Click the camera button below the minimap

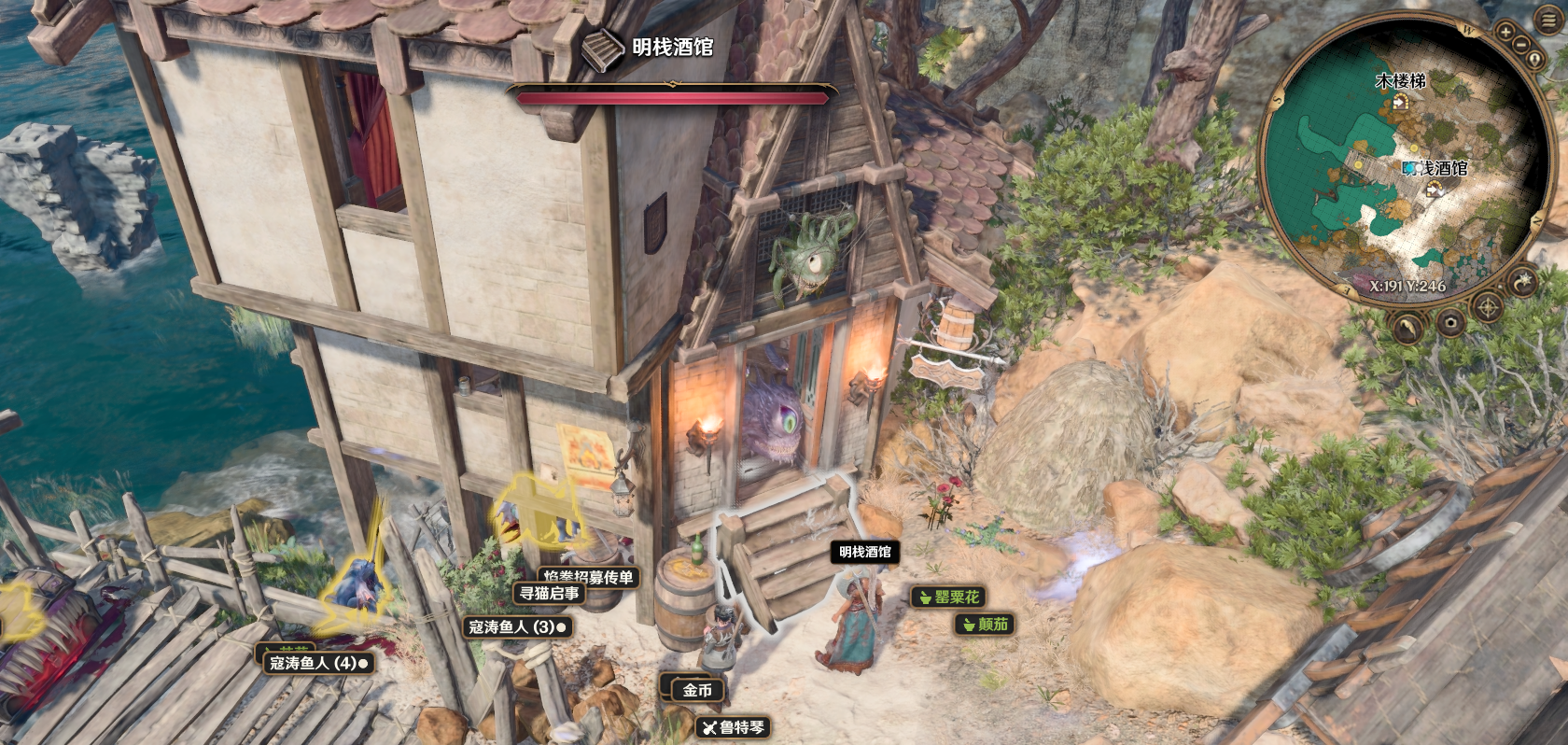point(1450,324)
